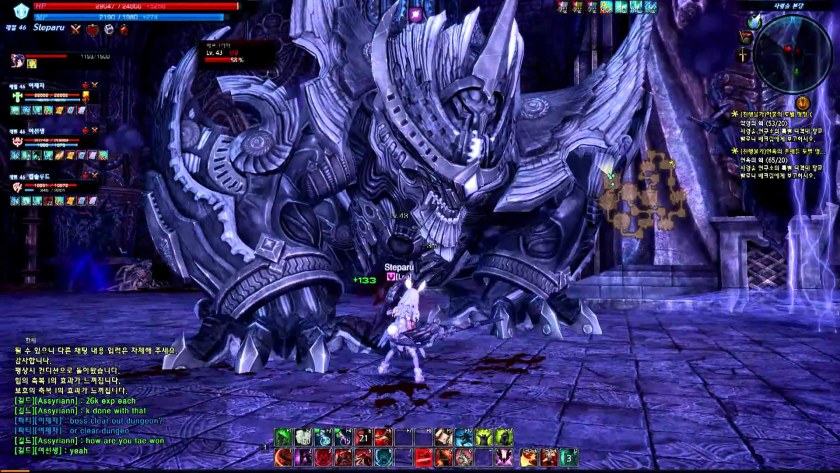Activate the hotbar skill showing cooldown 21

(364, 437)
